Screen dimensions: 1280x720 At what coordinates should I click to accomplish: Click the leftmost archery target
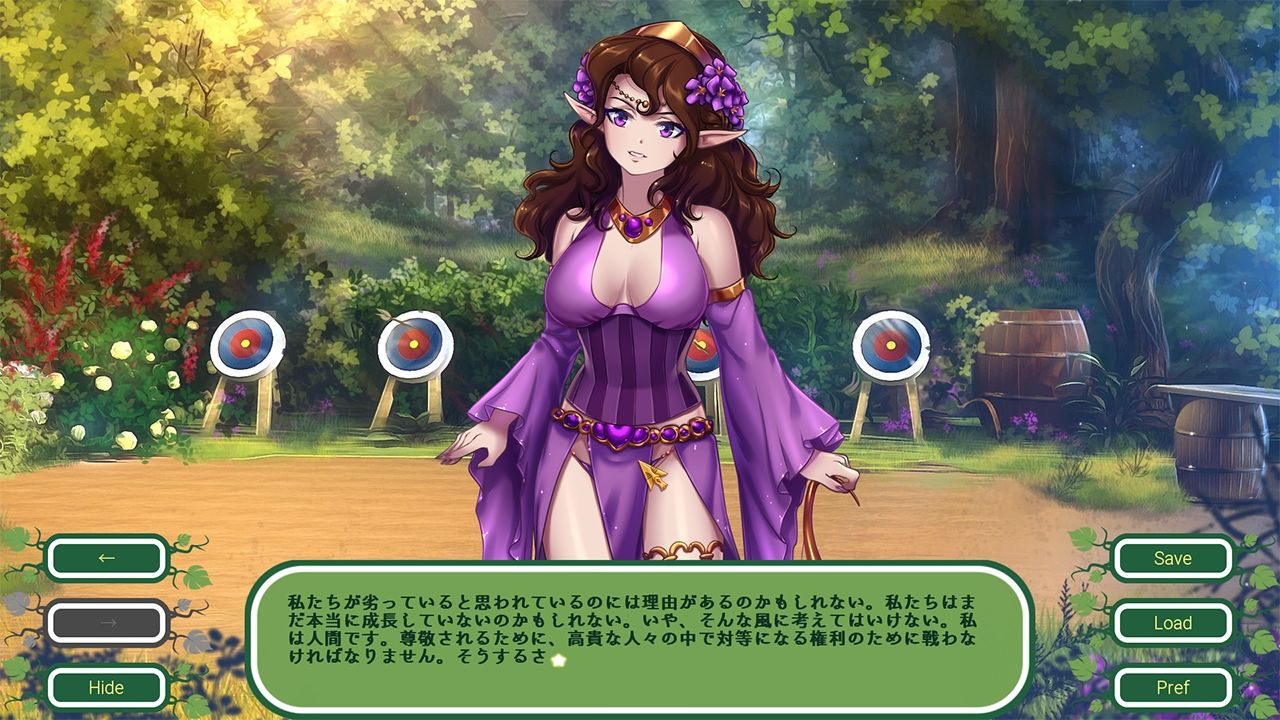click(246, 343)
